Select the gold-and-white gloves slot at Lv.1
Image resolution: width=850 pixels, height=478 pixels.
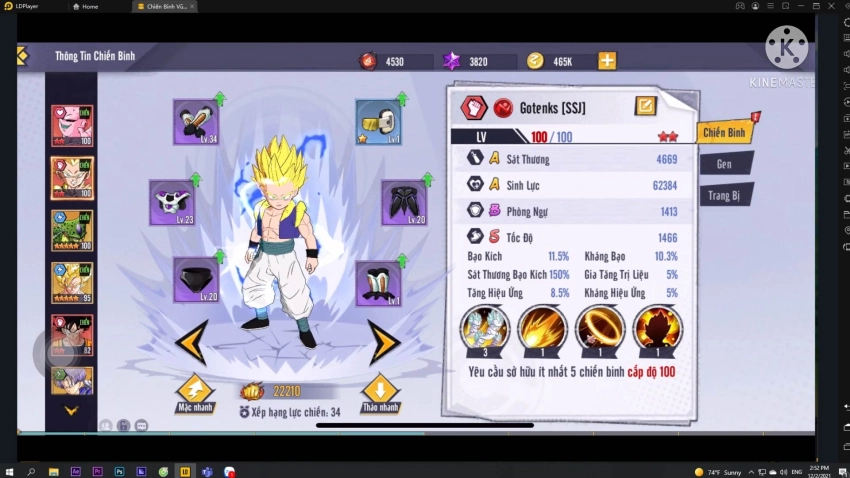coord(379,122)
